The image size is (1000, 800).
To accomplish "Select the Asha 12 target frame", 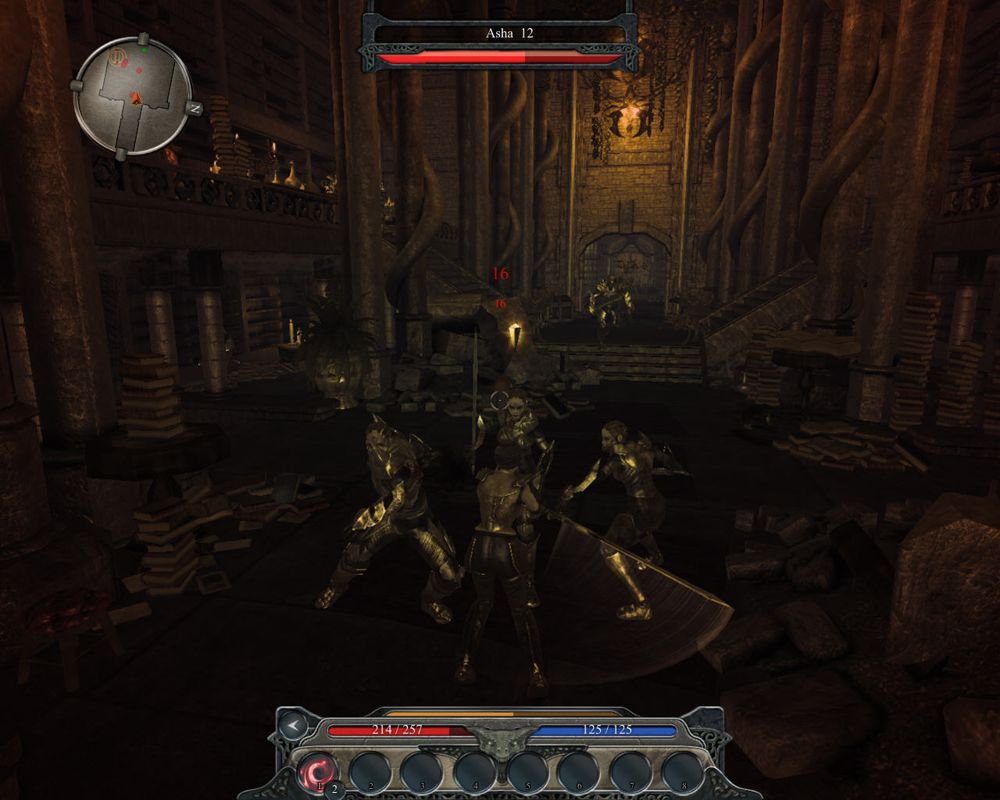I will tap(501, 34).
